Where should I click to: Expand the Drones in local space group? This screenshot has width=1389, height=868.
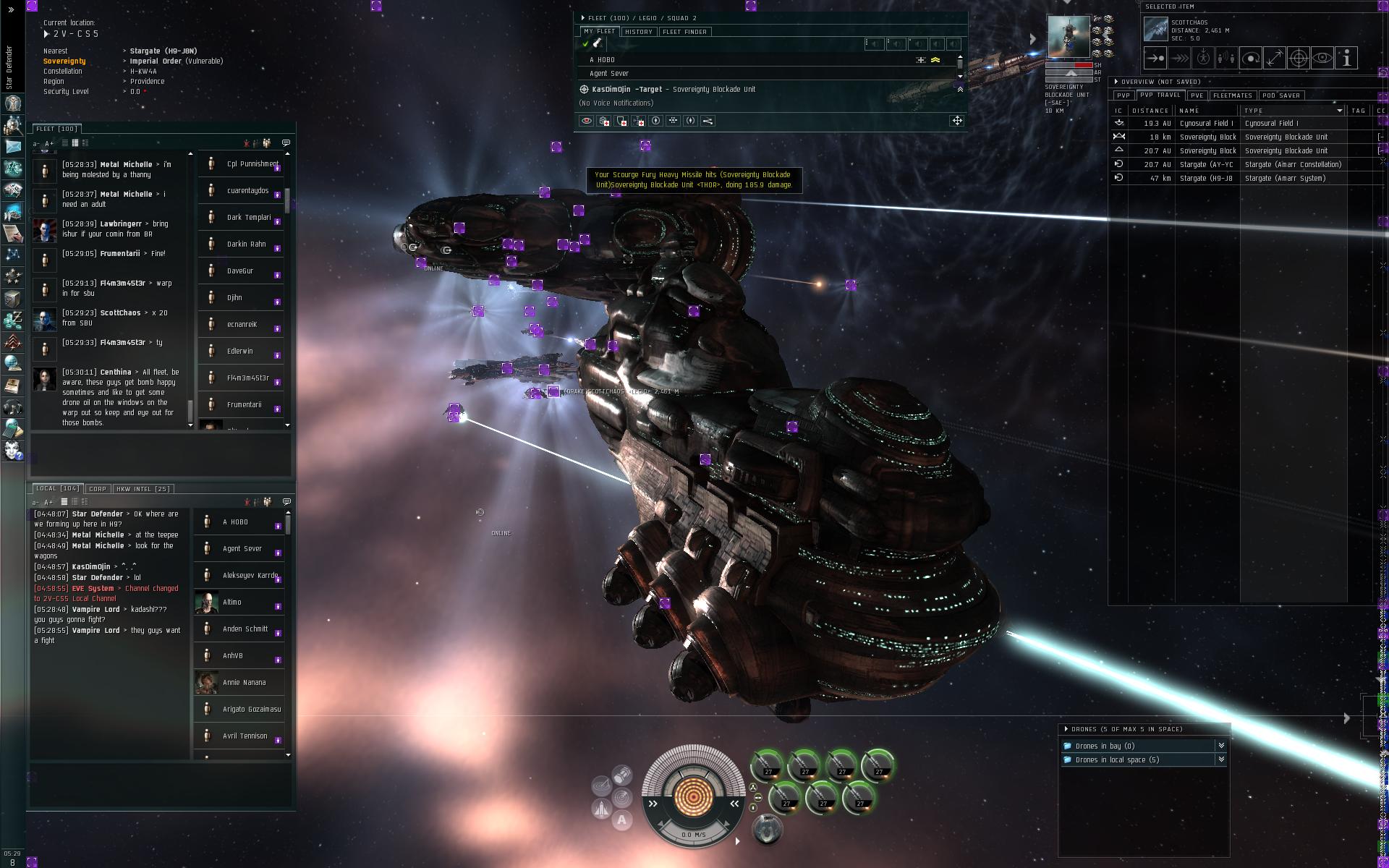[1116, 760]
